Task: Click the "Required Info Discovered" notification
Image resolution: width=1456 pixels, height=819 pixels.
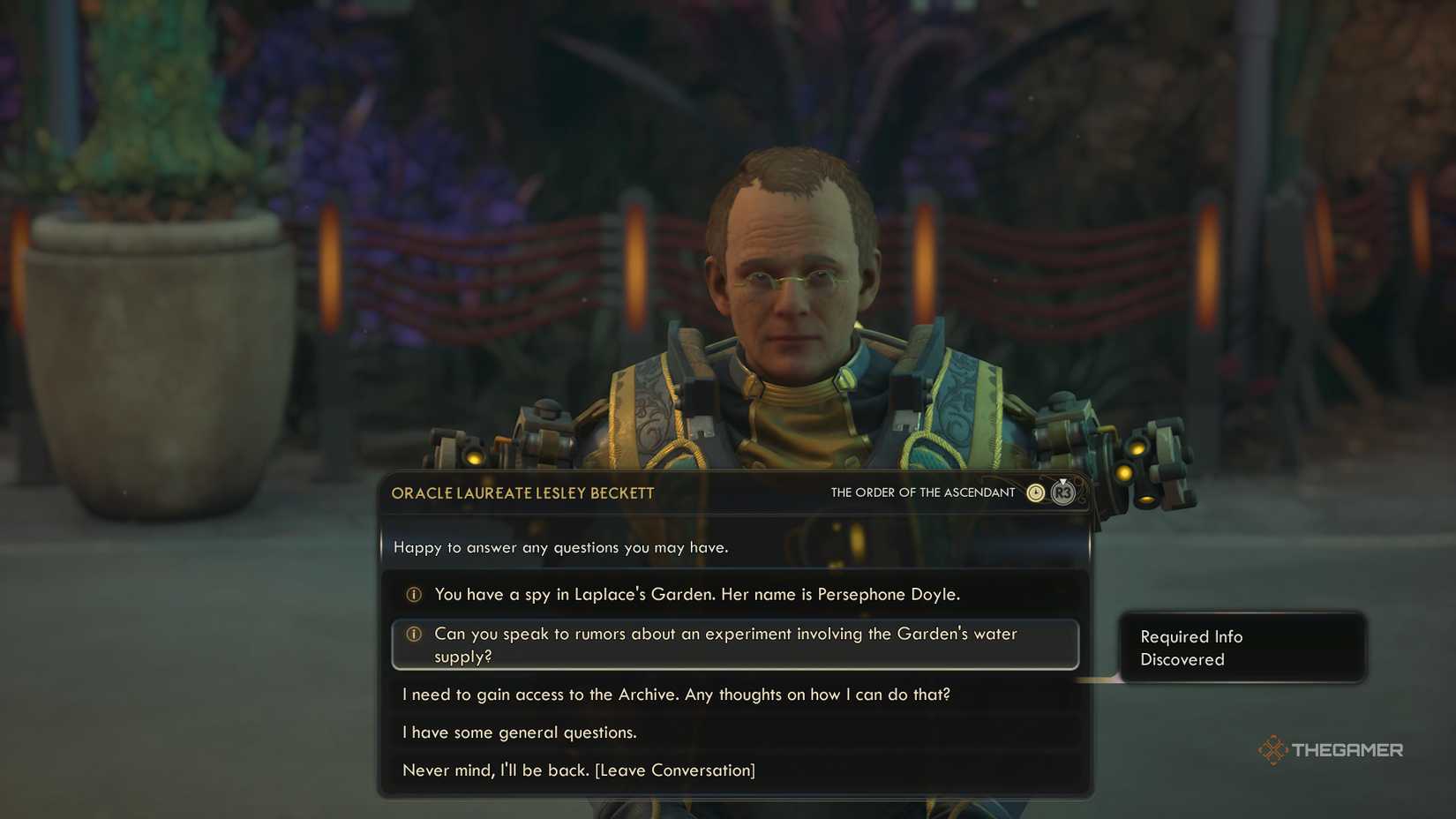Action: click(1242, 648)
